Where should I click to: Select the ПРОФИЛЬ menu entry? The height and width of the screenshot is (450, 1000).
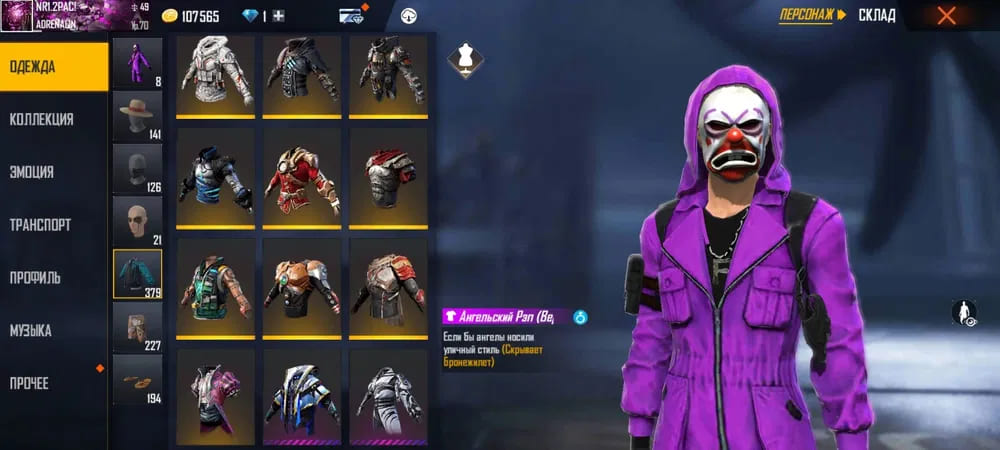click(x=36, y=278)
